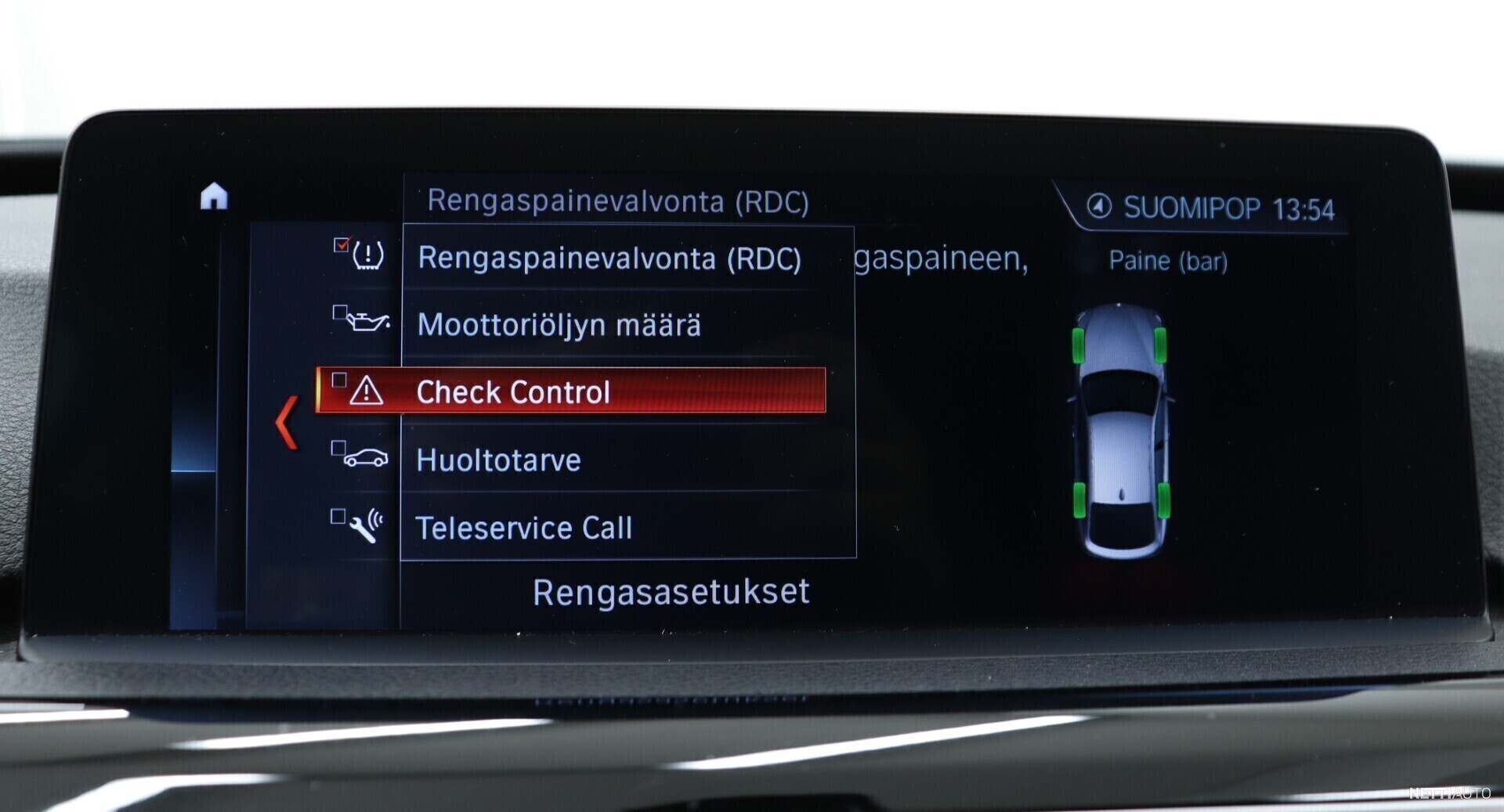Image resolution: width=1504 pixels, height=812 pixels.
Task: Open Rengaspainevalvonta (RDC) menu entry
Action: click(x=609, y=258)
